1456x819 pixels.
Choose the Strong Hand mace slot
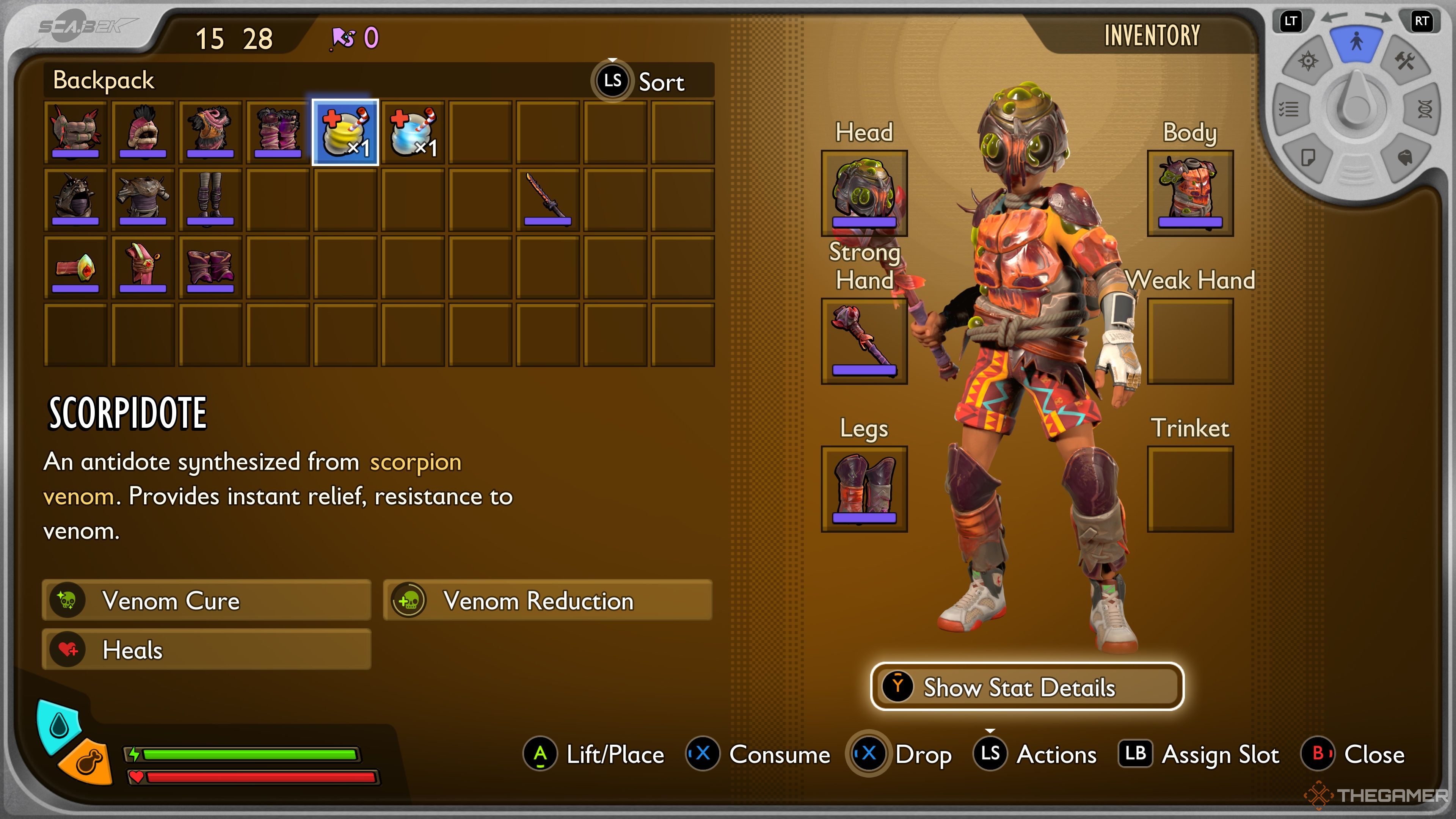[x=864, y=341]
